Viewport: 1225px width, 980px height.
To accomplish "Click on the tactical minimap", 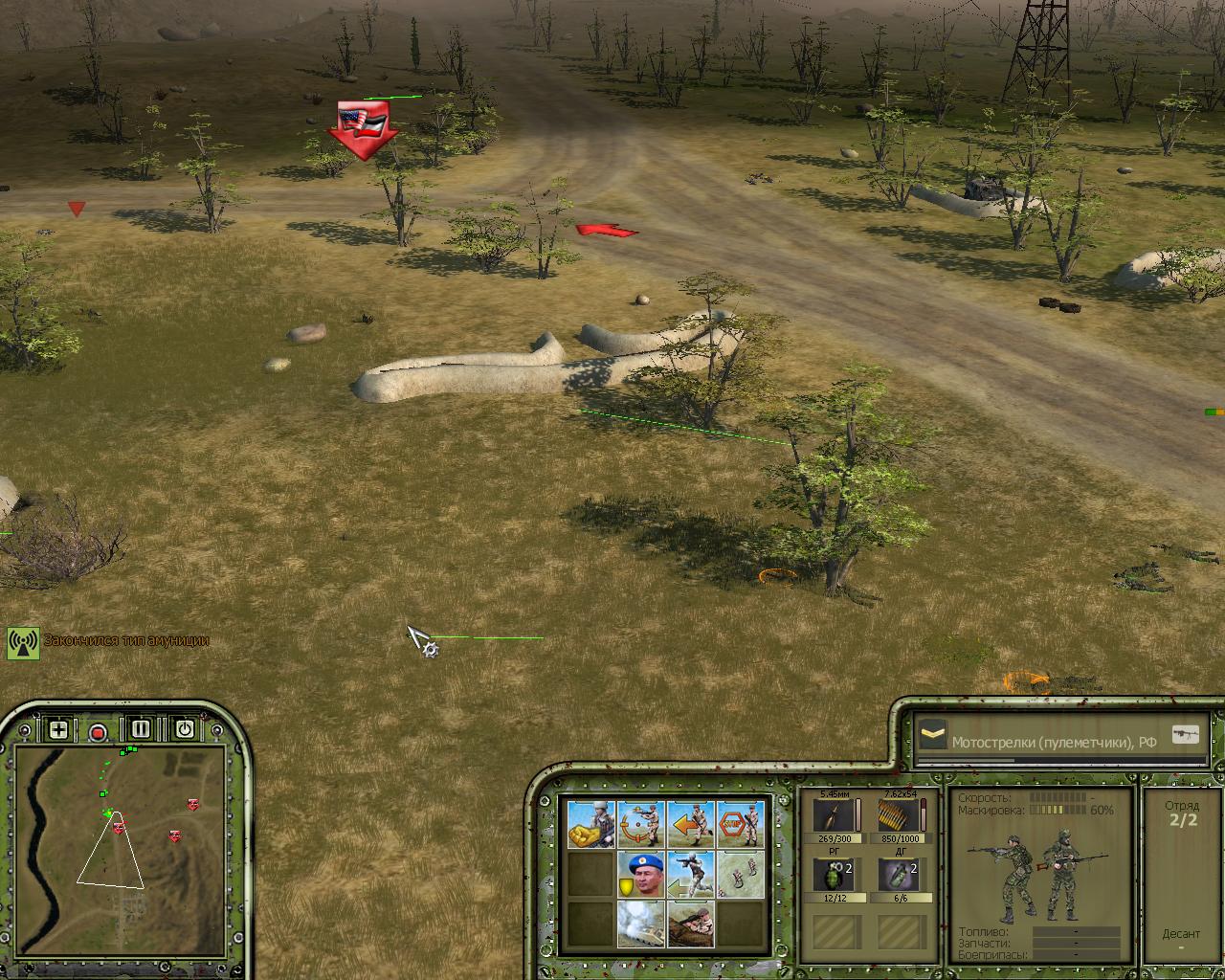I will point(121,831).
